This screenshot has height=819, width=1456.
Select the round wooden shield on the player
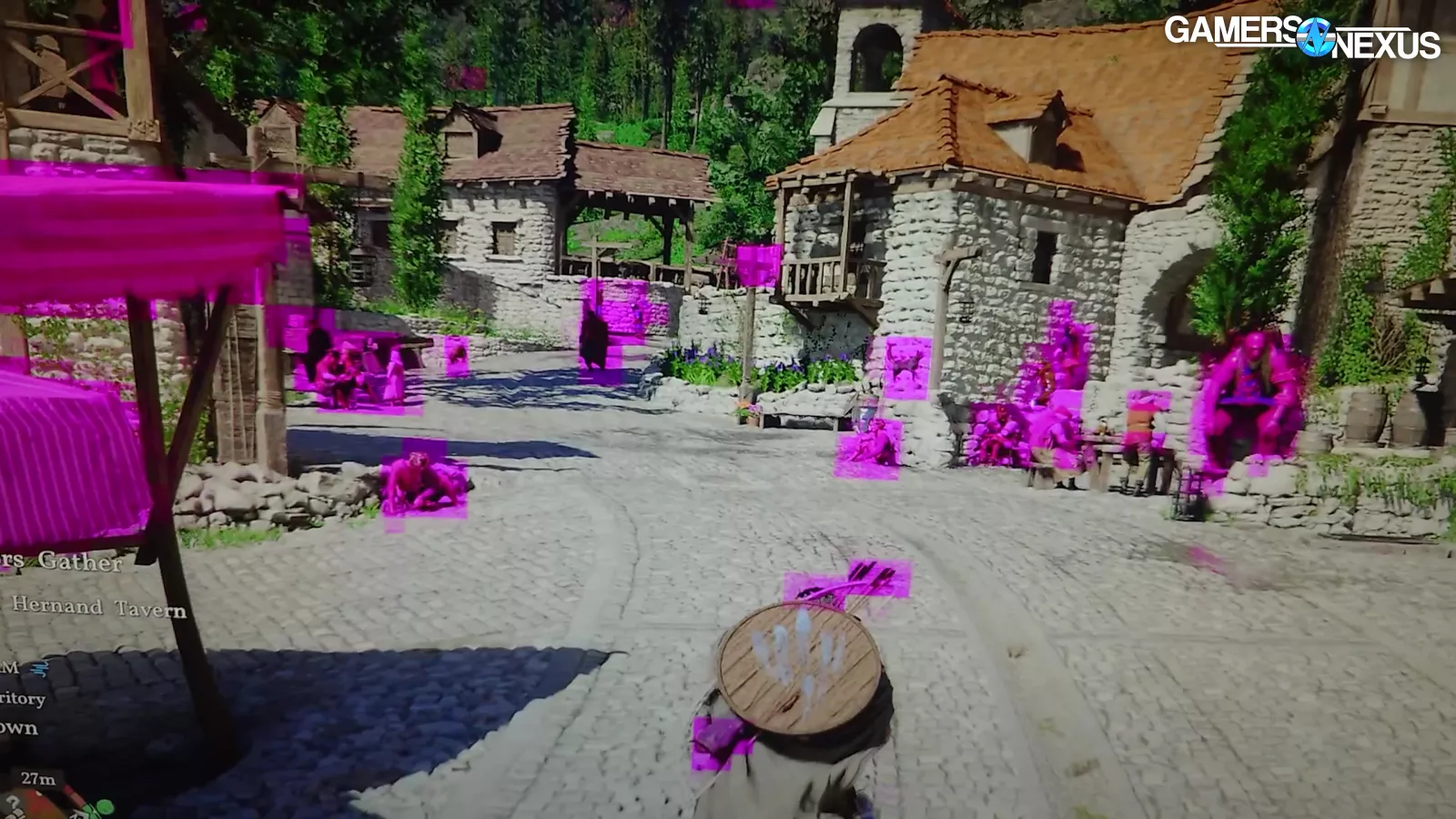tap(801, 662)
